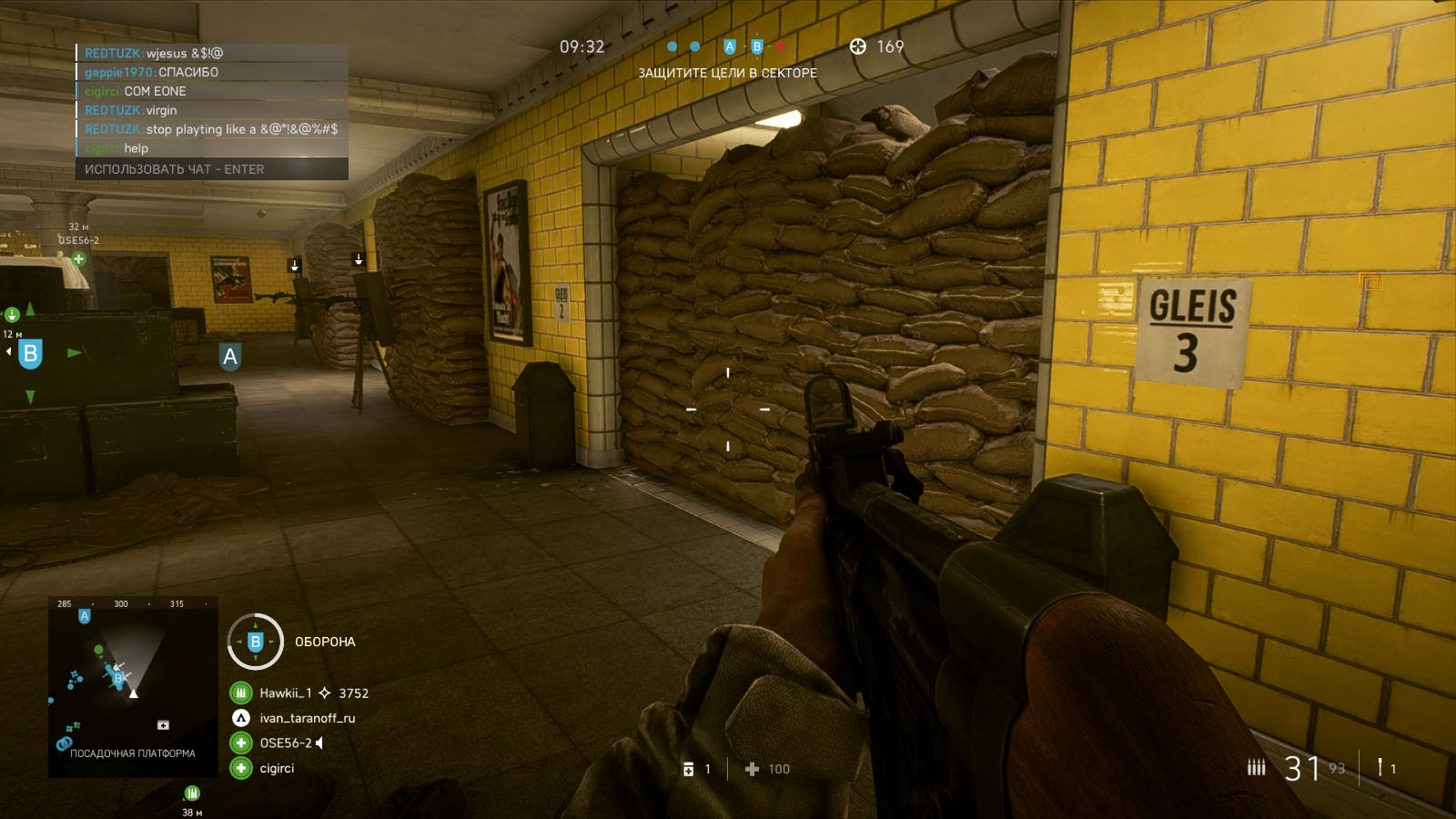
Task: Open the chat input field
Action: pyautogui.click(x=211, y=169)
